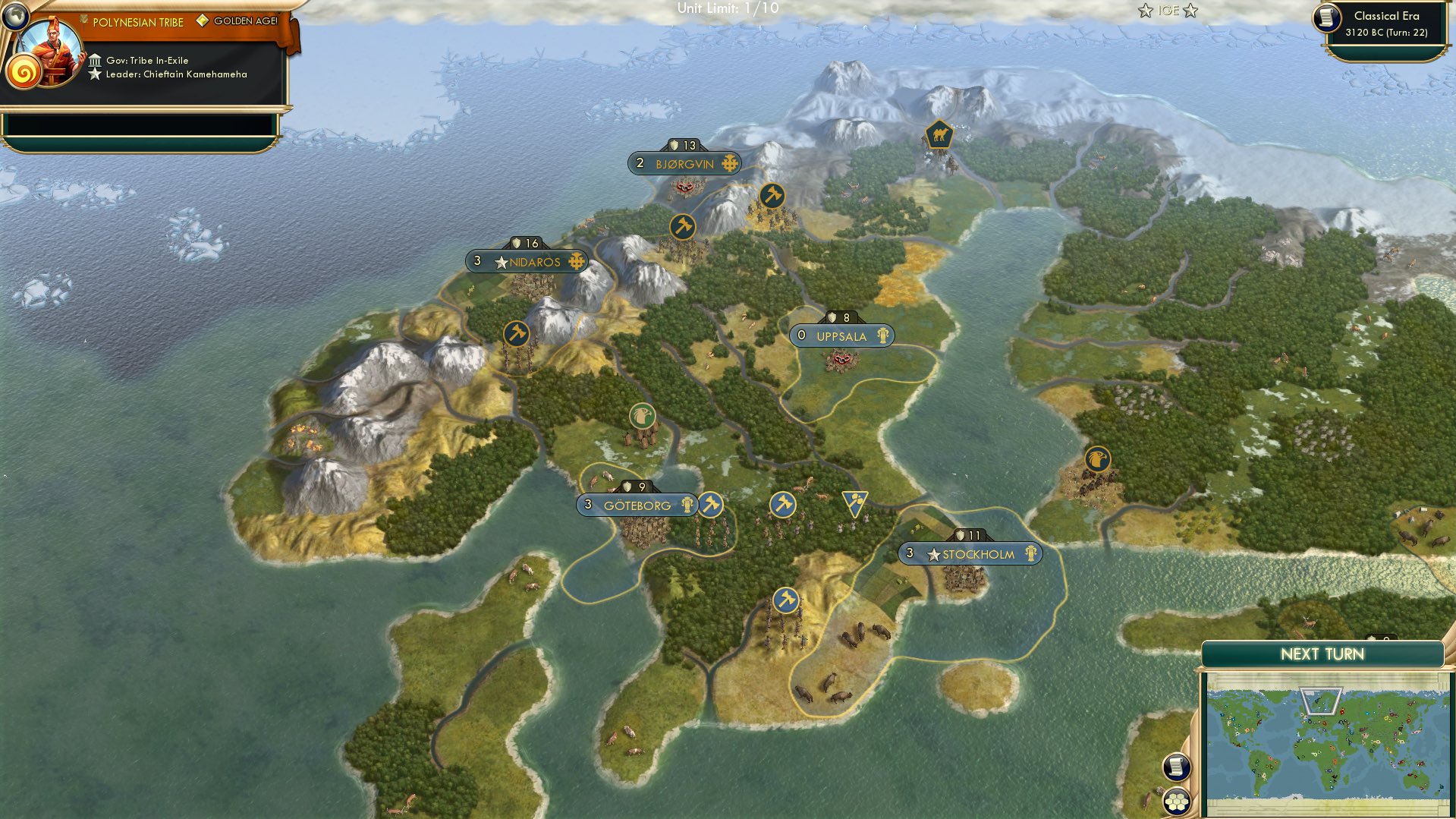Image resolution: width=1456 pixels, height=819 pixels.
Task: Expand the Stockholm city banner
Action: pos(971,554)
